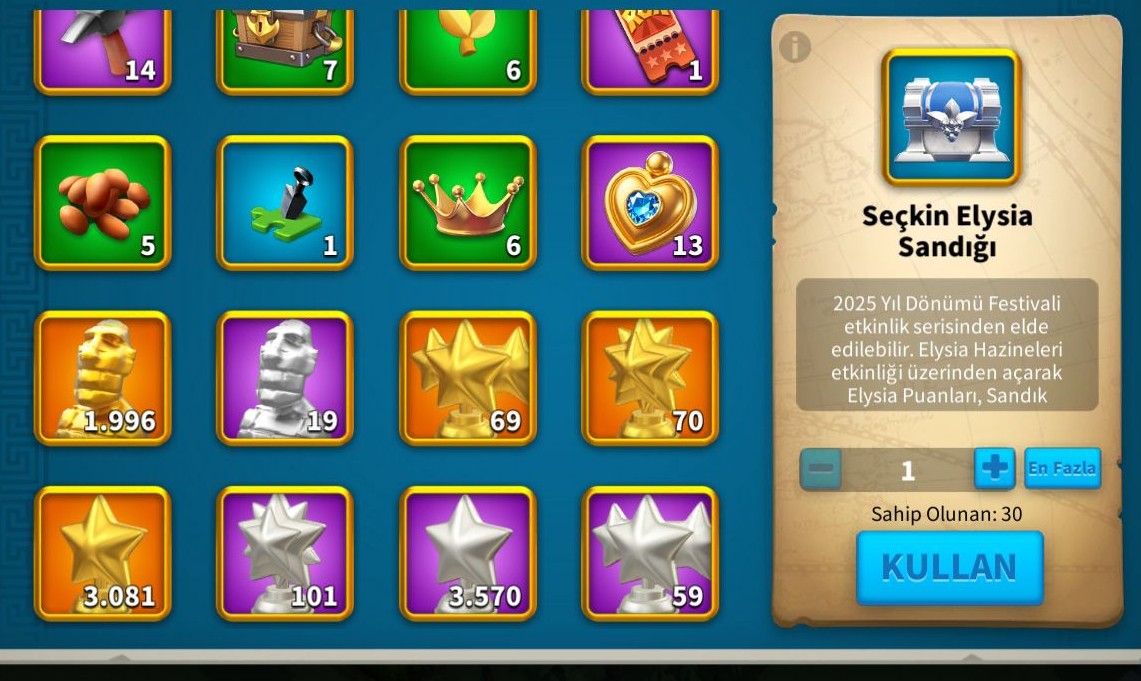
Task: Select the gold star trophy with 70
Action: point(650,378)
